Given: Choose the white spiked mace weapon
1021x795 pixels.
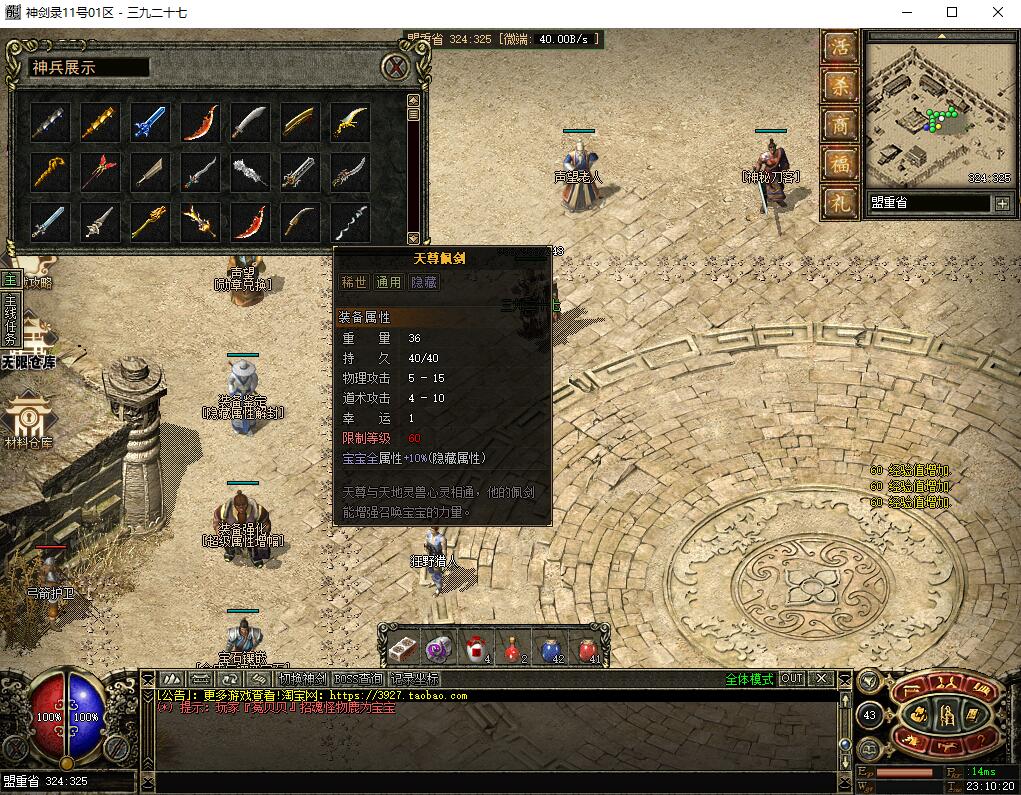Looking at the screenshot, I should click(x=250, y=172).
